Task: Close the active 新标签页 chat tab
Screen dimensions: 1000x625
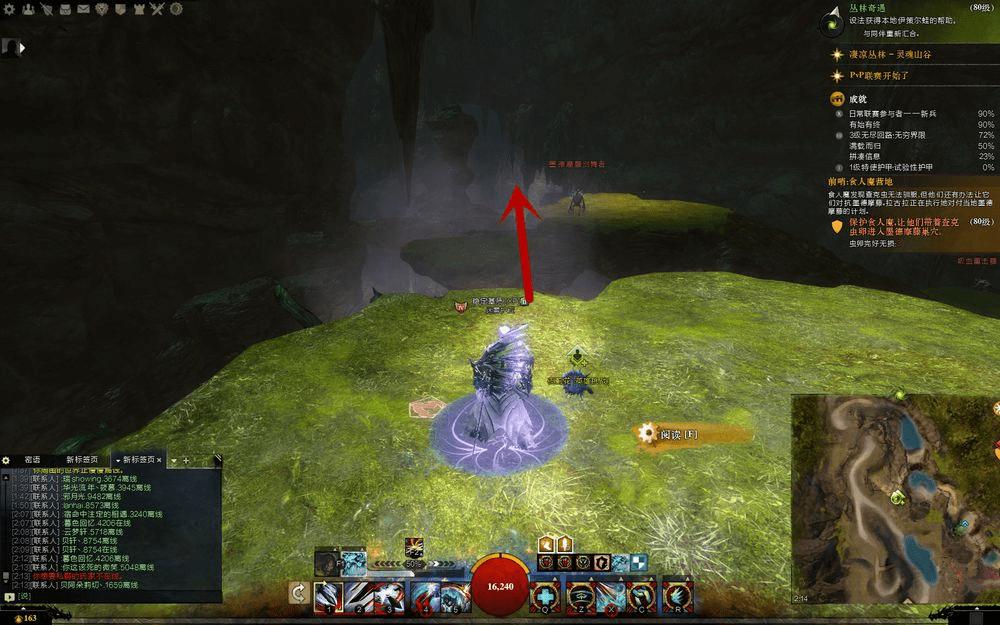Action: [x=158, y=460]
